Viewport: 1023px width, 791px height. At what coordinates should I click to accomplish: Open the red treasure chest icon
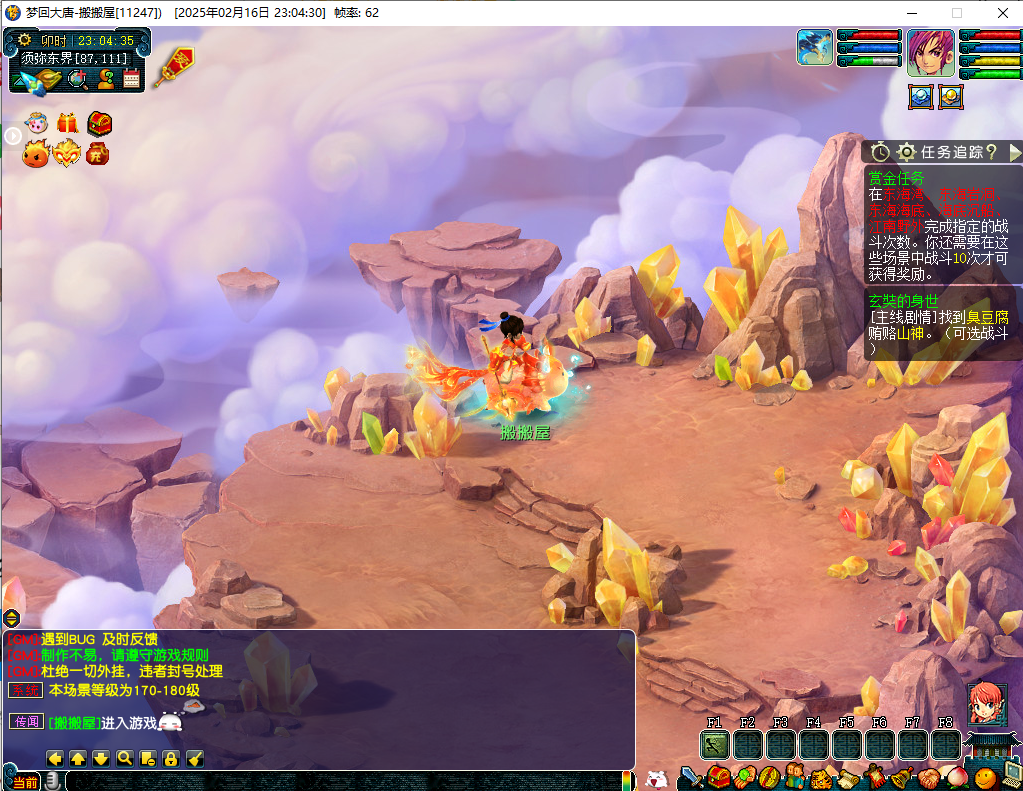[x=99, y=123]
